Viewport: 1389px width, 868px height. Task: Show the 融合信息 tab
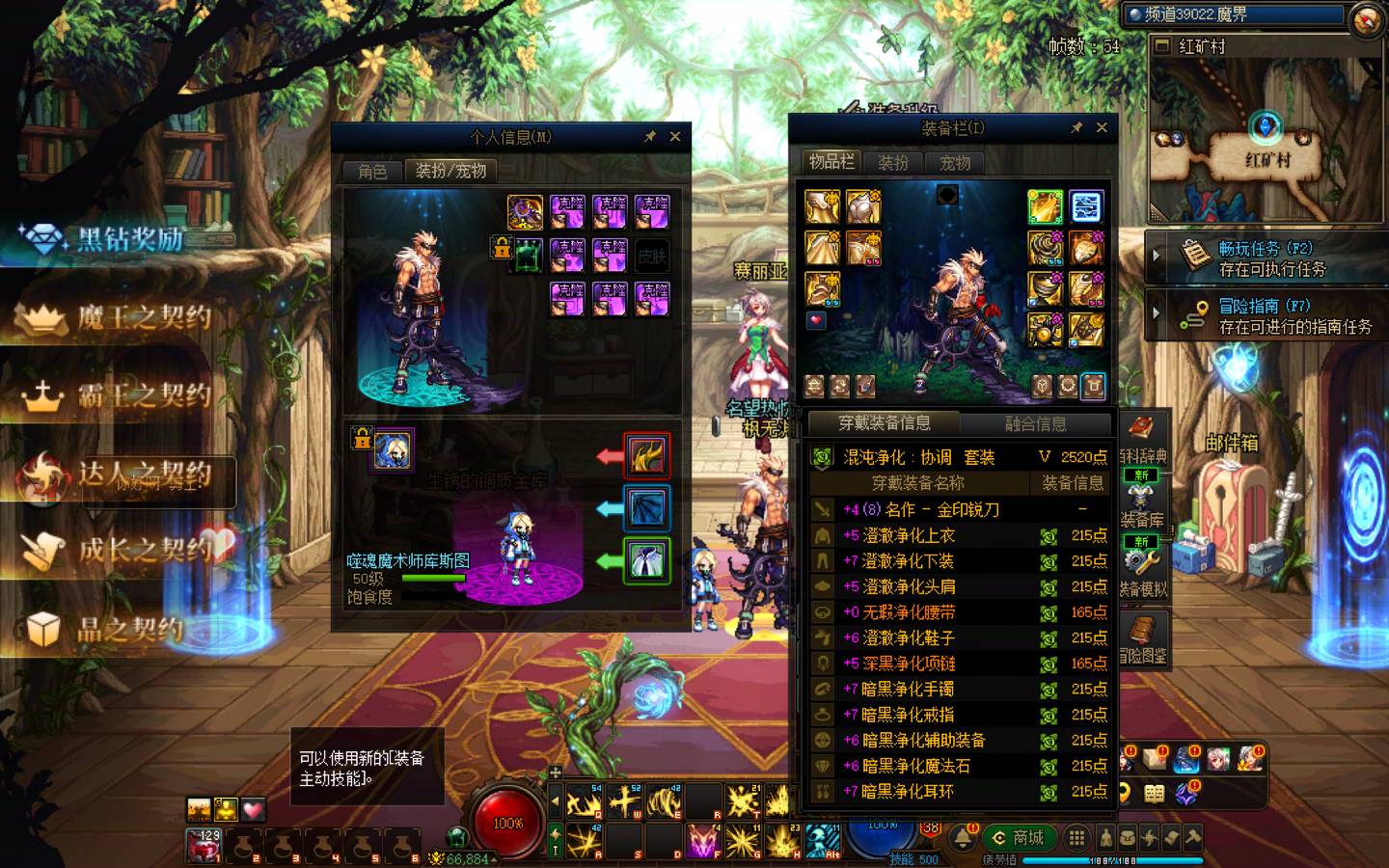pos(1035,423)
